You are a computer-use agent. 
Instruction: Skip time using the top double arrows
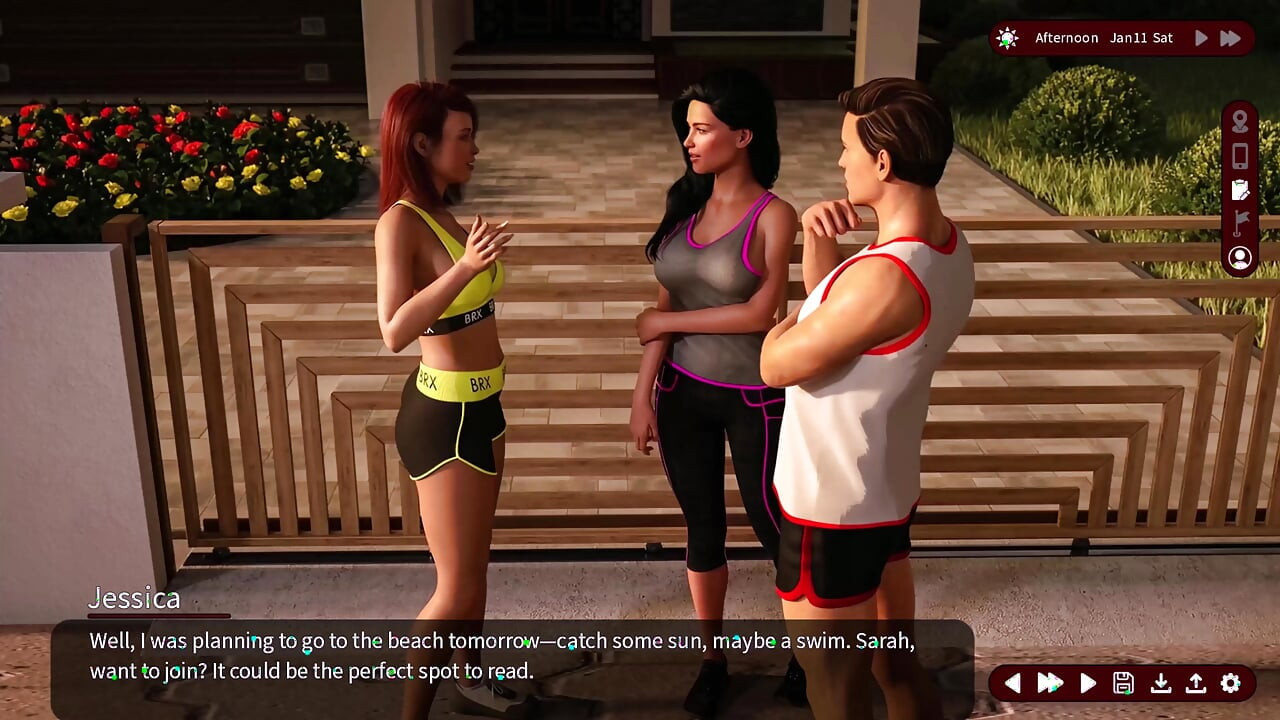1229,37
